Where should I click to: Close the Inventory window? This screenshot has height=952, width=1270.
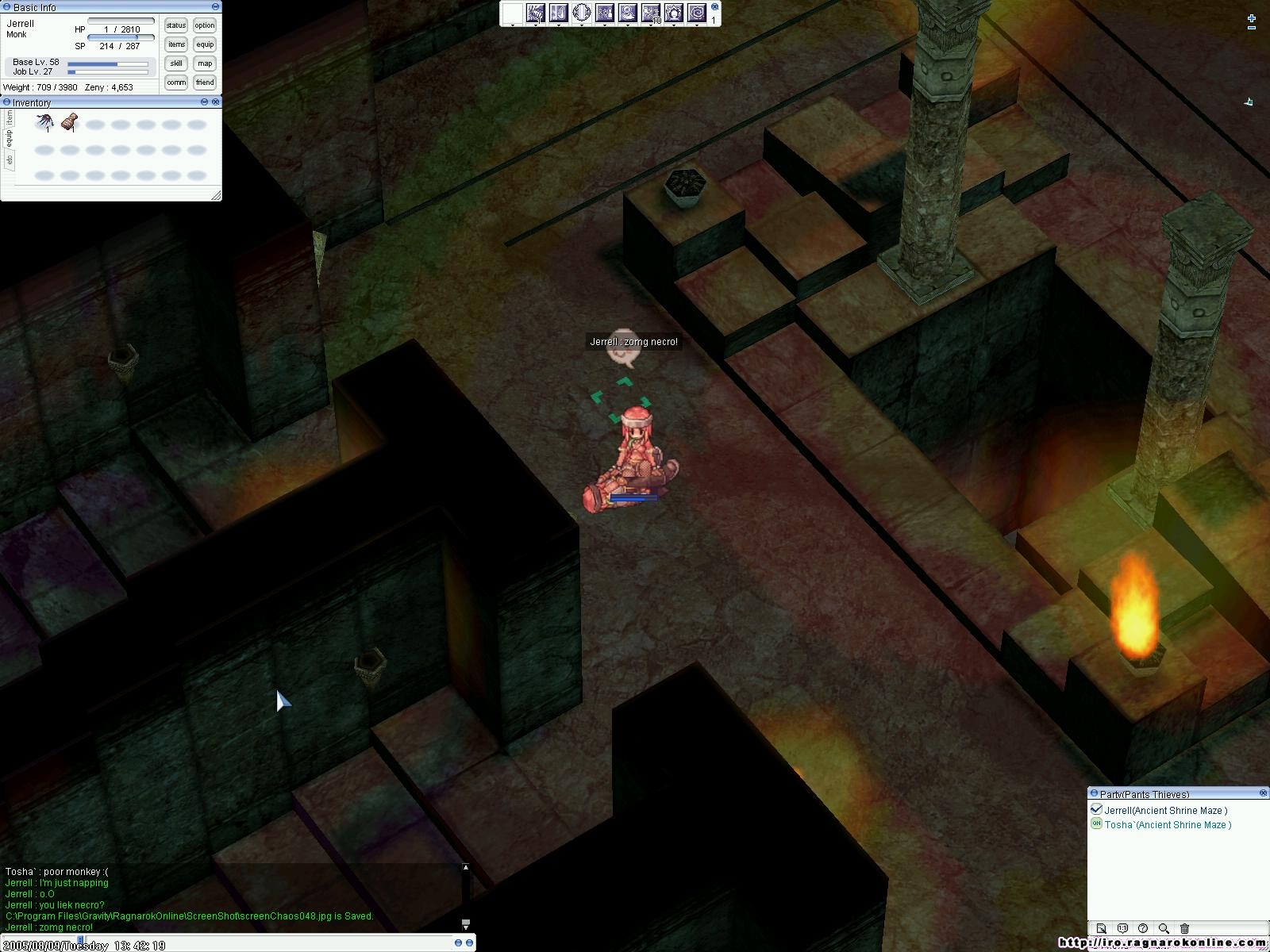point(216,102)
